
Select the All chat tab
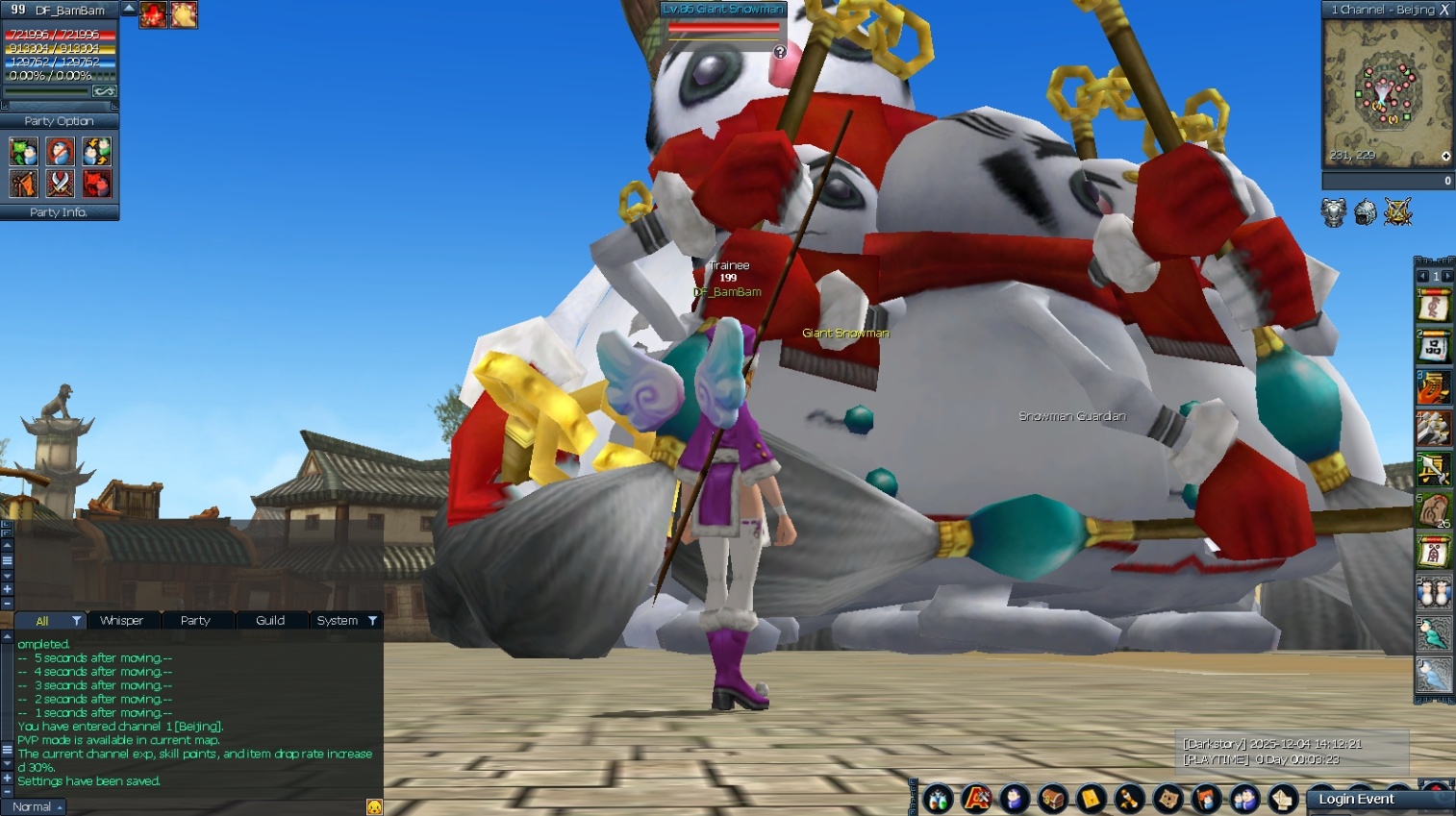[42, 621]
